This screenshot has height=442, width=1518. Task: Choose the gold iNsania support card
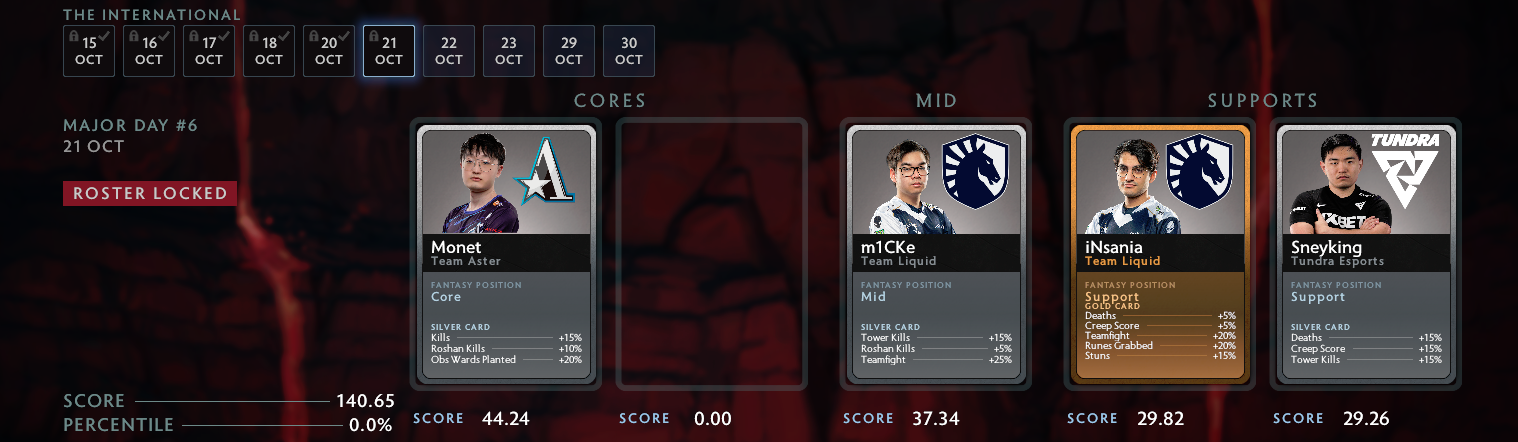pyautogui.click(x=1160, y=253)
